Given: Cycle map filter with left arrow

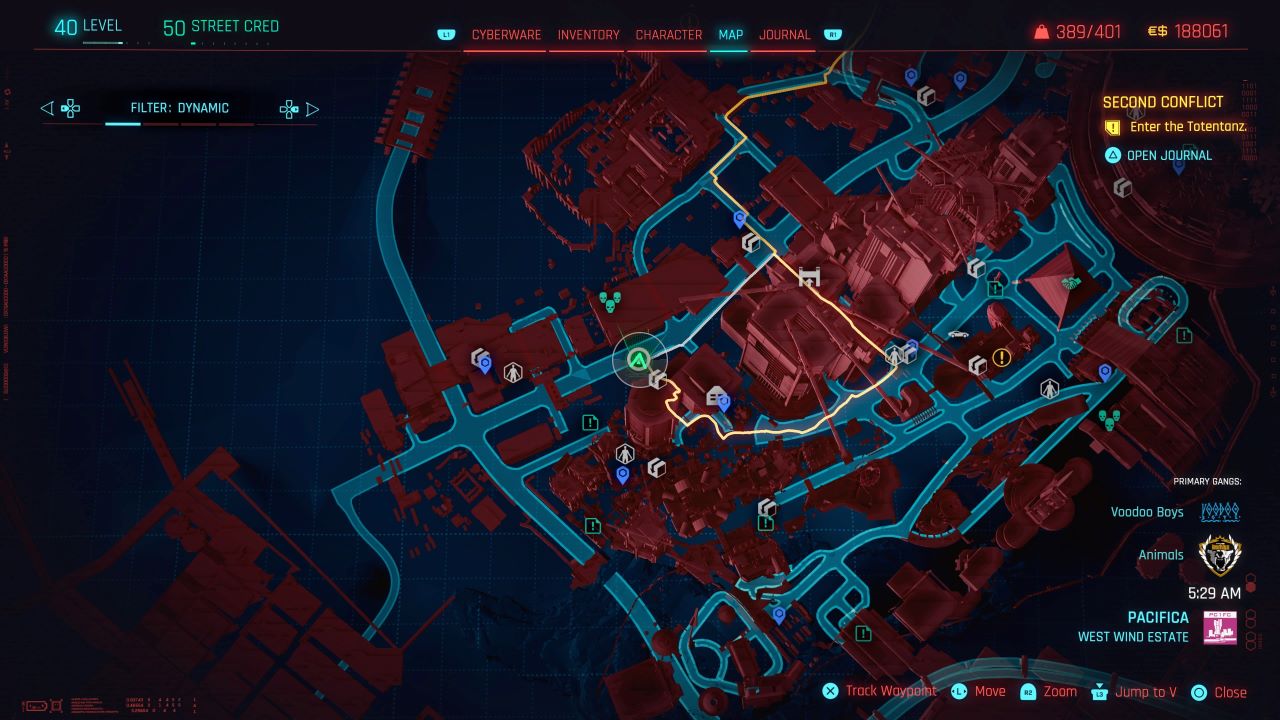Looking at the screenshot, I should point(47,108).
